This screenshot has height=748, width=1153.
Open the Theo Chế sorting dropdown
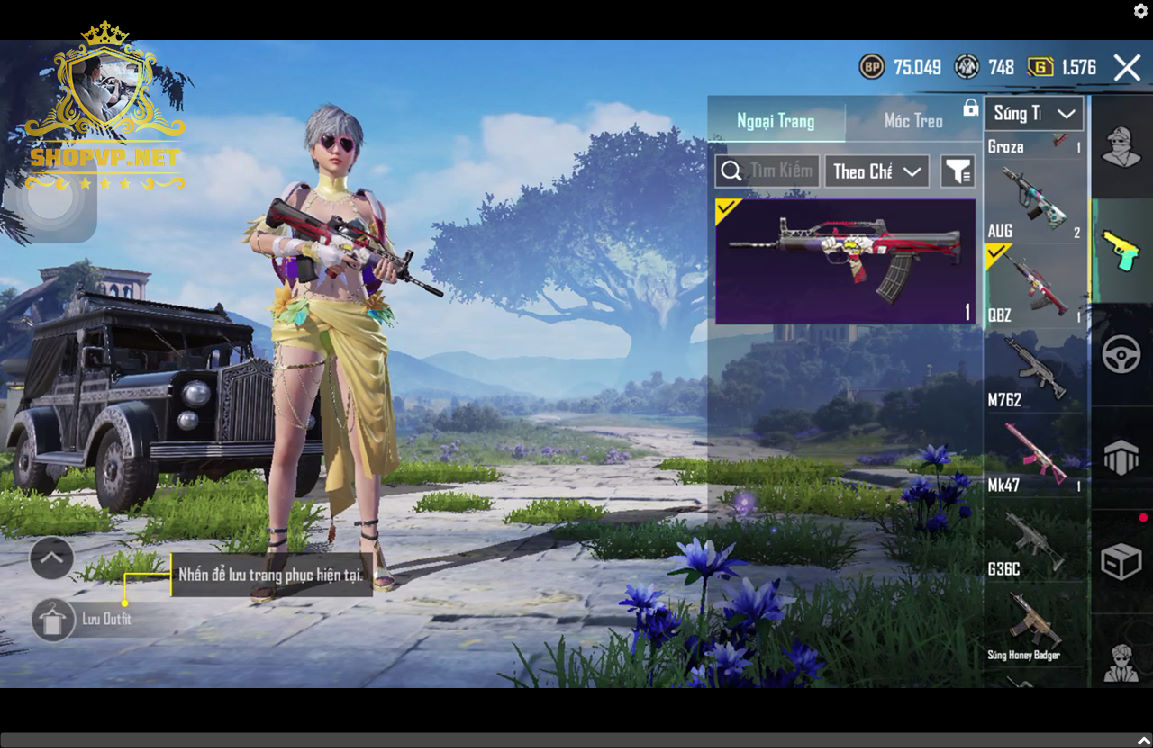coord(877,172)
